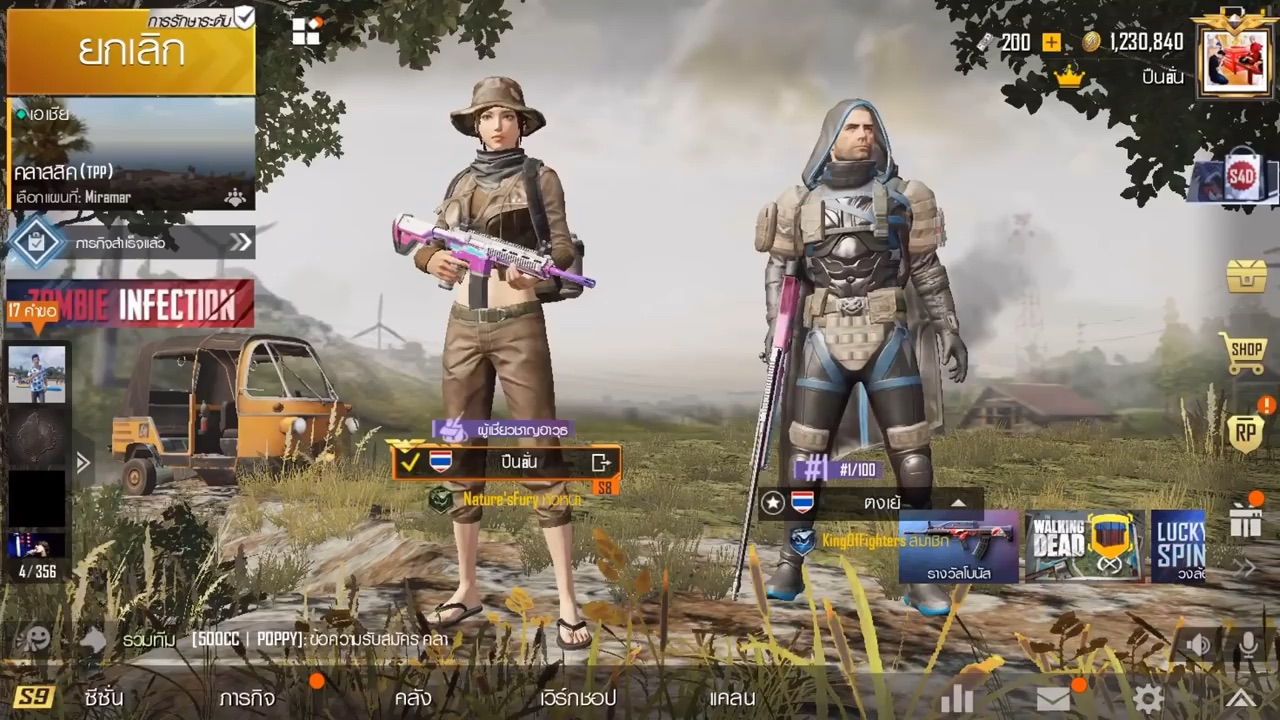Add currency with the yellow plus button

(x=1051, y=42)
